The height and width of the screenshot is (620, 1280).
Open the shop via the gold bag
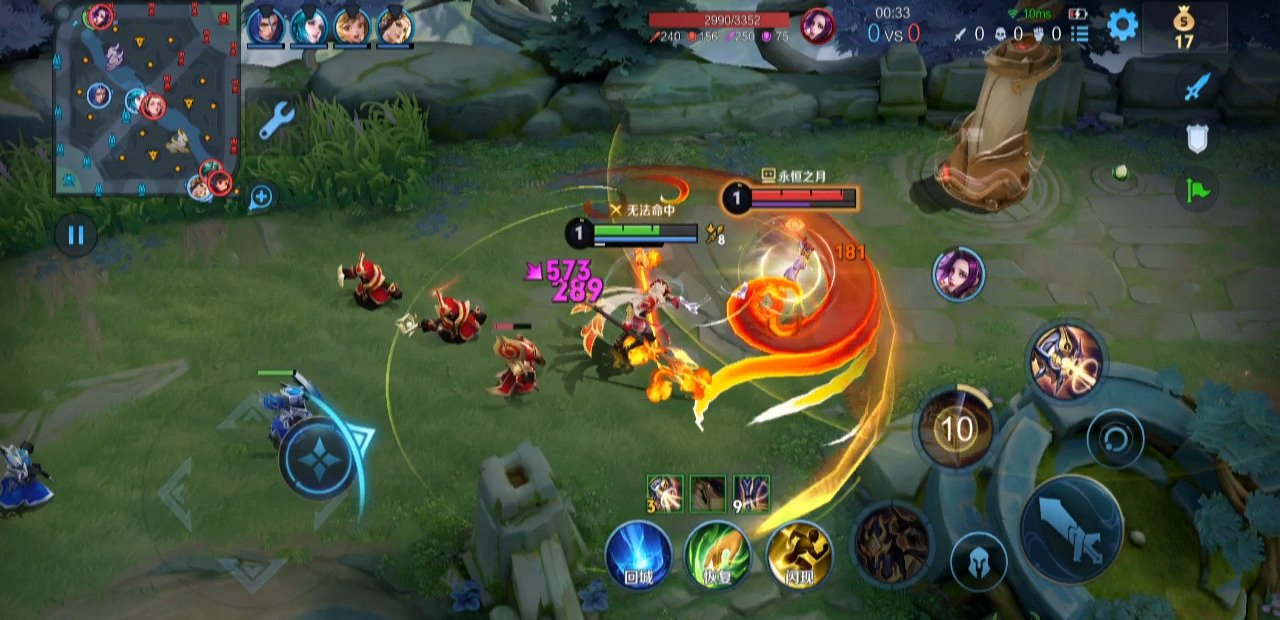[x=1184, y=27]
